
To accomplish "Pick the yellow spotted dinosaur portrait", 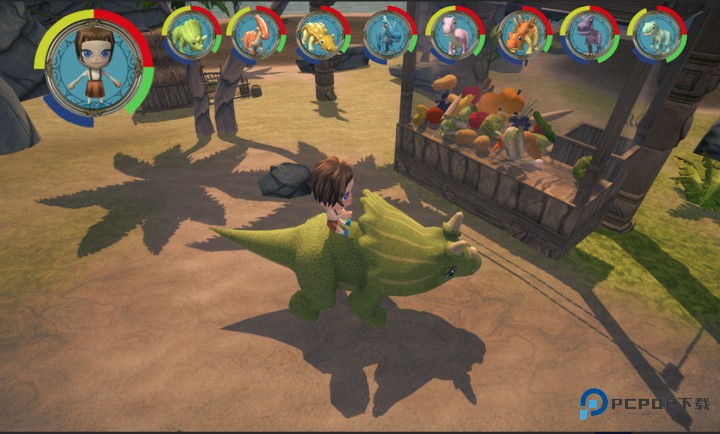I will pos(322,34).
